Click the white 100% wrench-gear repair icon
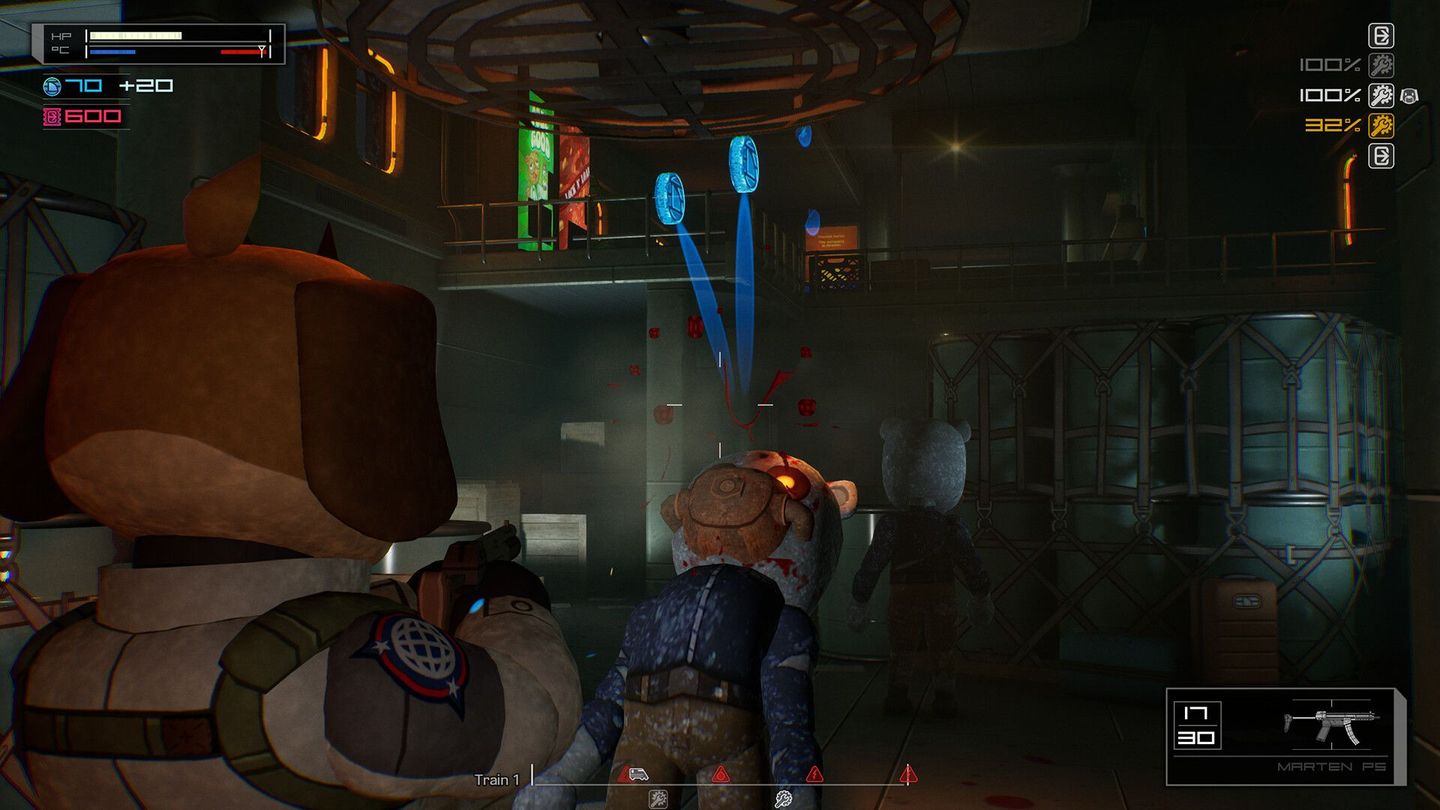Screen dimensions: 1440x810 1381,96
